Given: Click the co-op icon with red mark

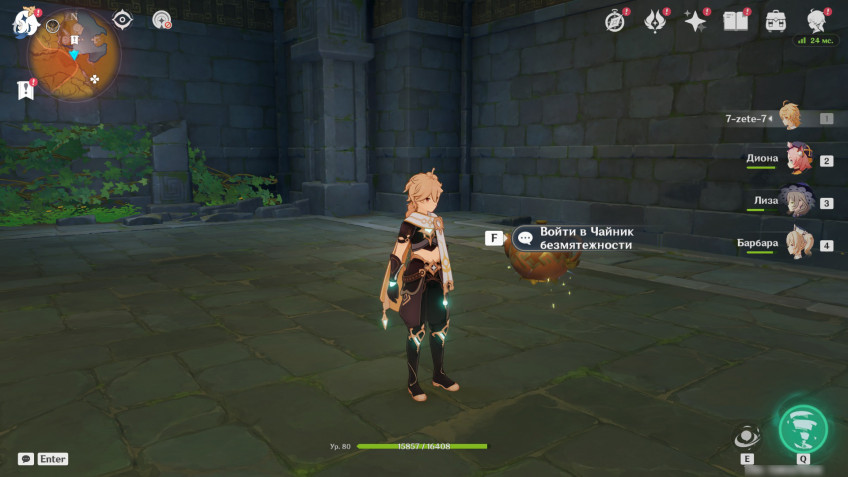Looking at the screenshot, I should coord(161,19).
